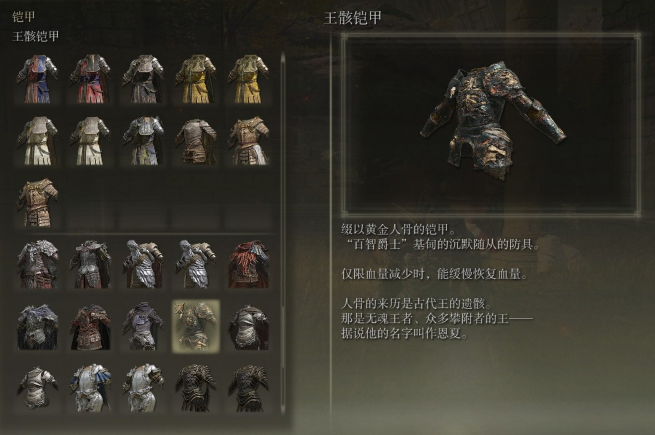Select the grey fur-collared armor
Viewport: 655px width, 435px height.
click(37, 264)
